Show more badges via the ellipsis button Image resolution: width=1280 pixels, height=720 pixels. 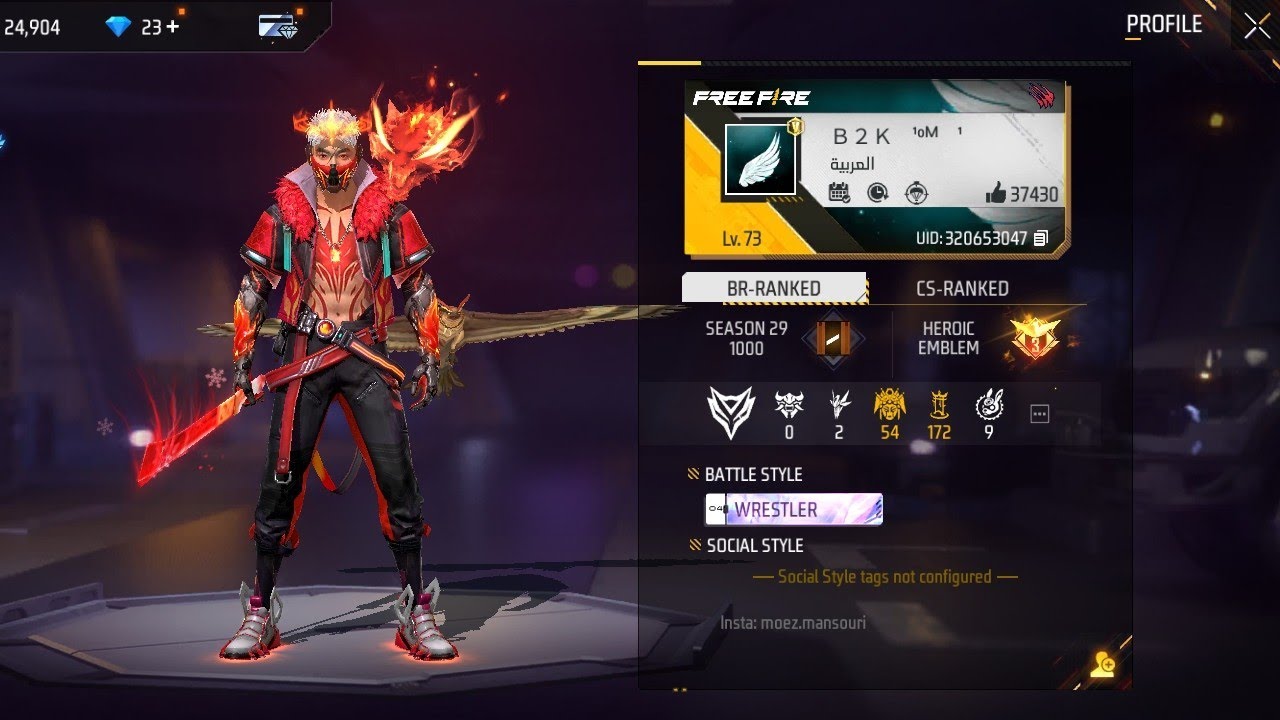pos(1040,413)
